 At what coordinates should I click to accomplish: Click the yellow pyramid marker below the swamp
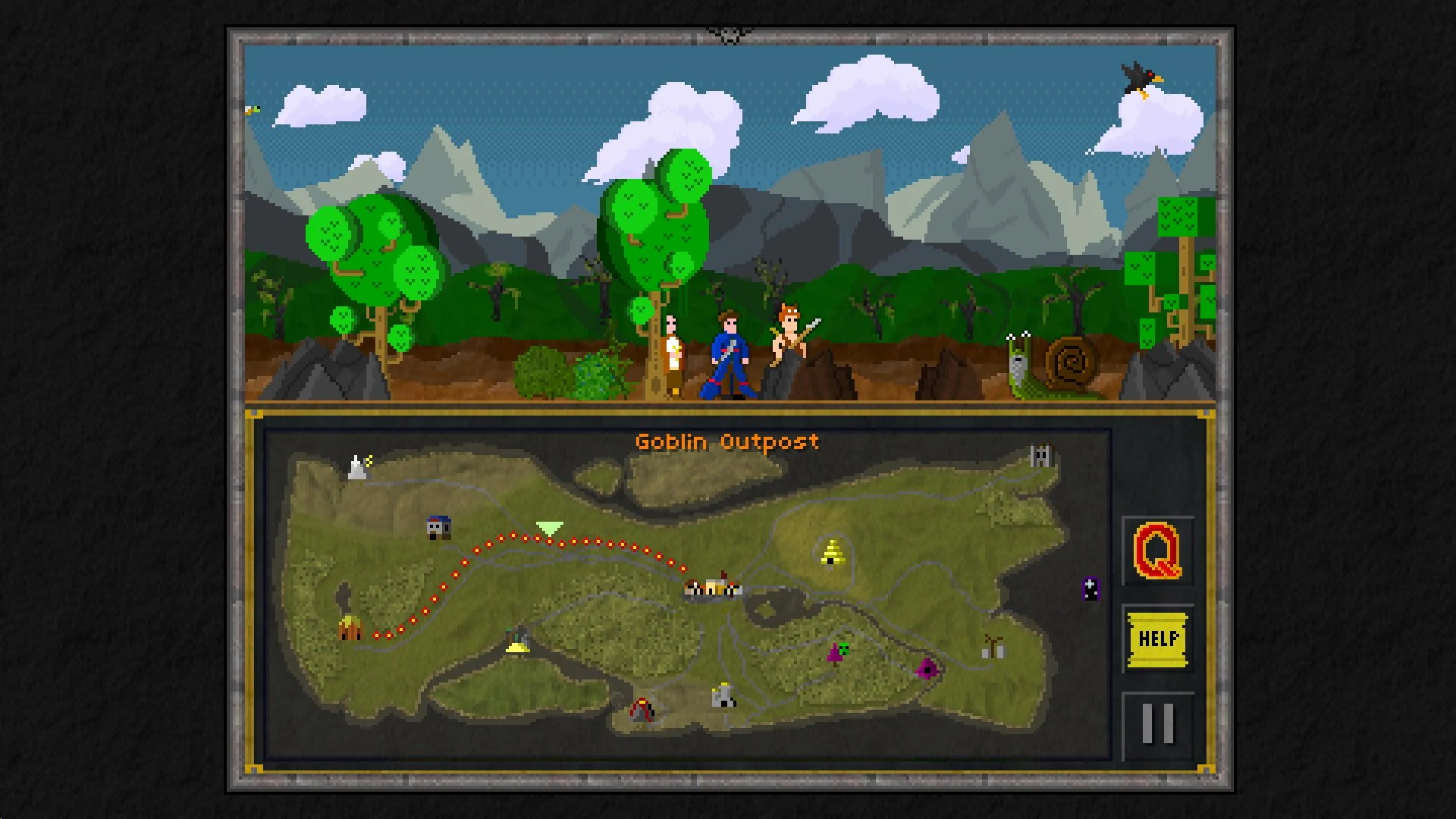pos(519,648)
